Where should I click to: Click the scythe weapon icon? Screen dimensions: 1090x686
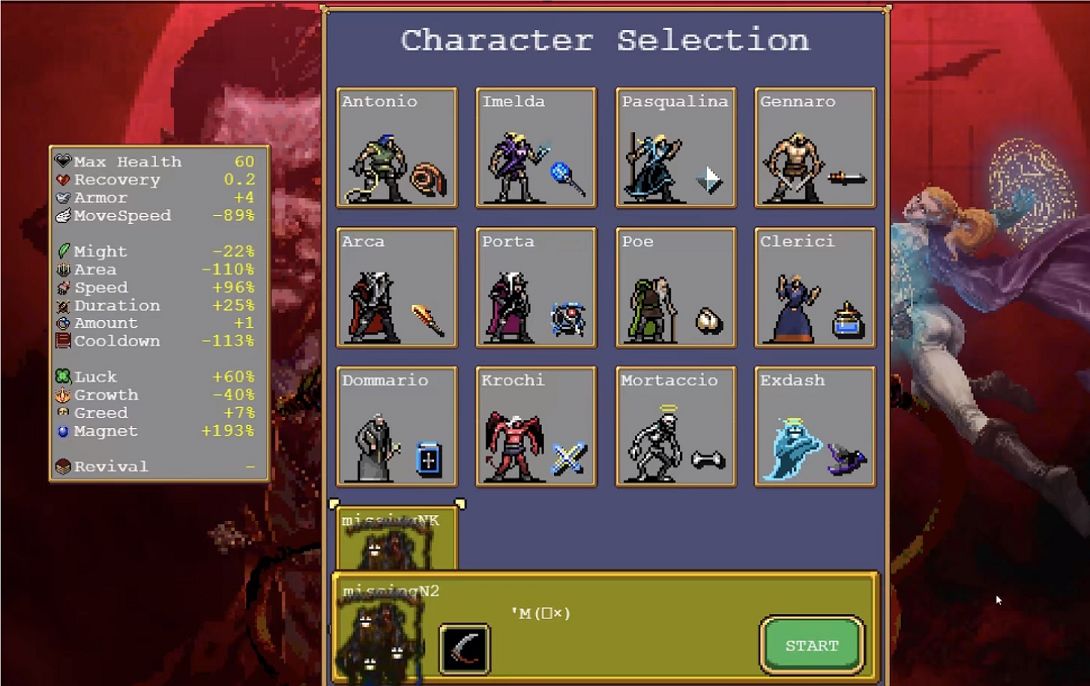coord(465,648)
